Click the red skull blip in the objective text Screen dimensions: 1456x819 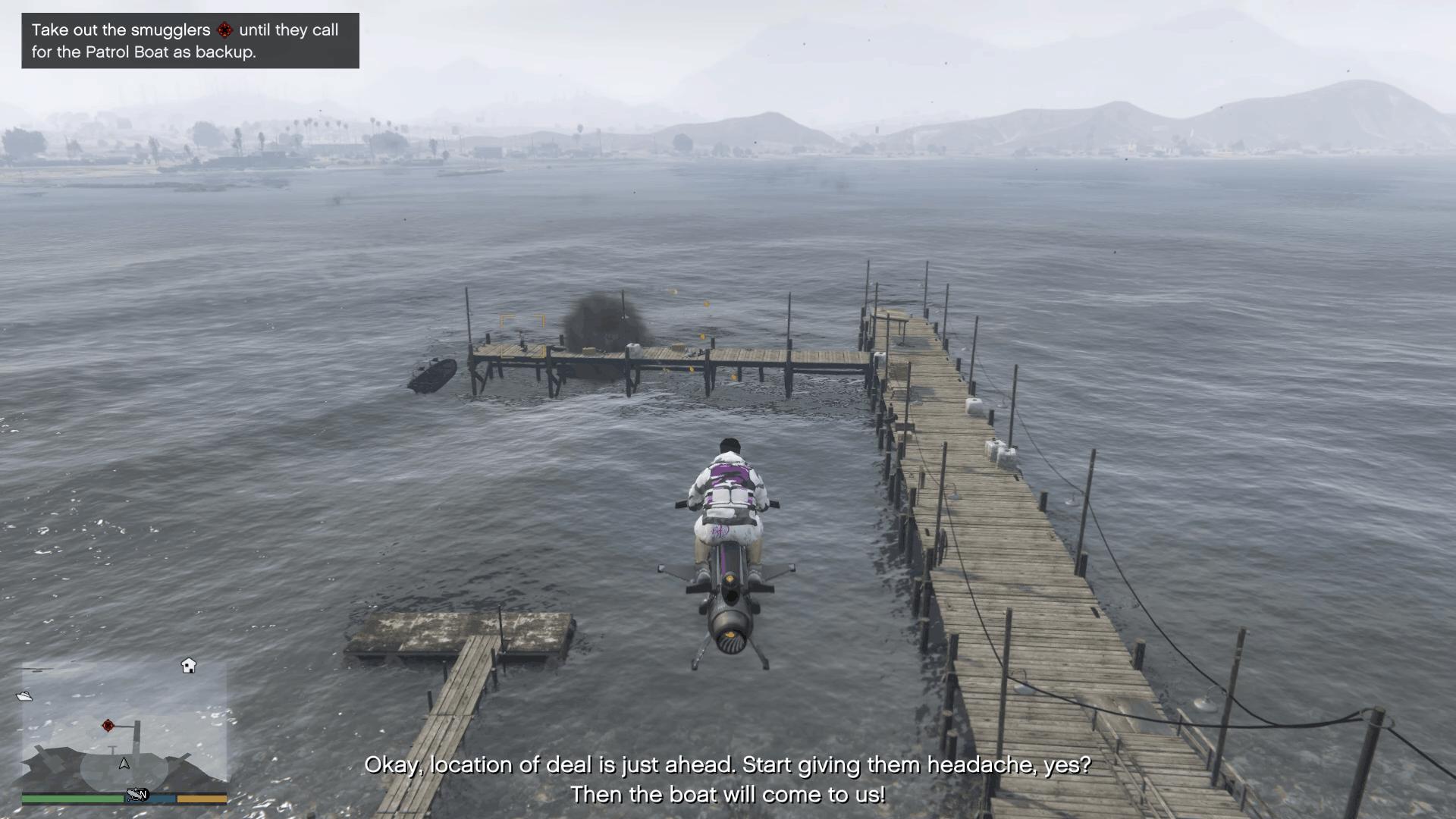click(x=224, y=30)
